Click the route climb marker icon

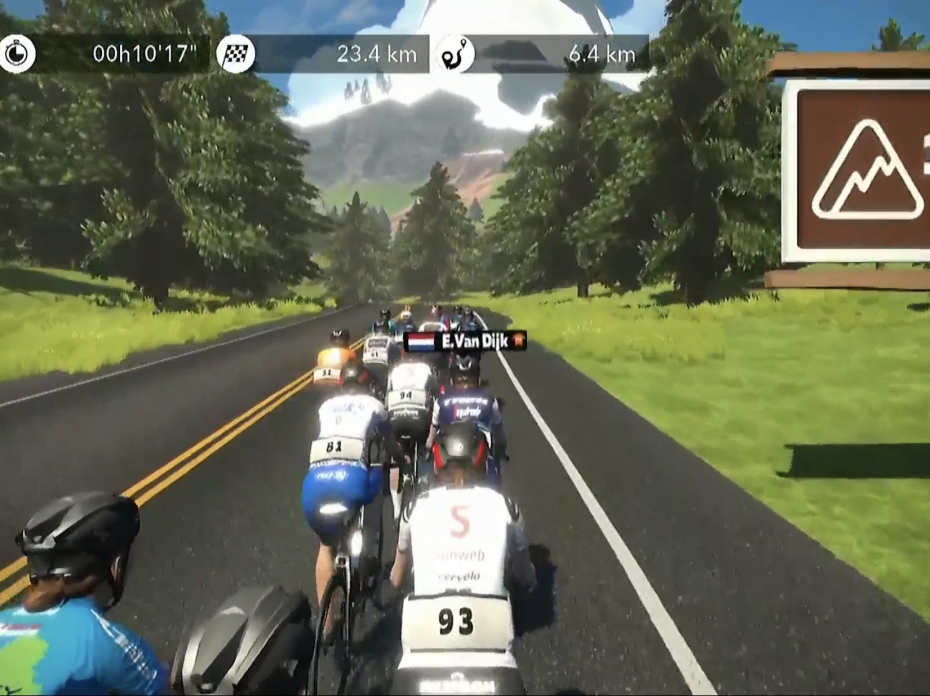(x=455, y=54)
